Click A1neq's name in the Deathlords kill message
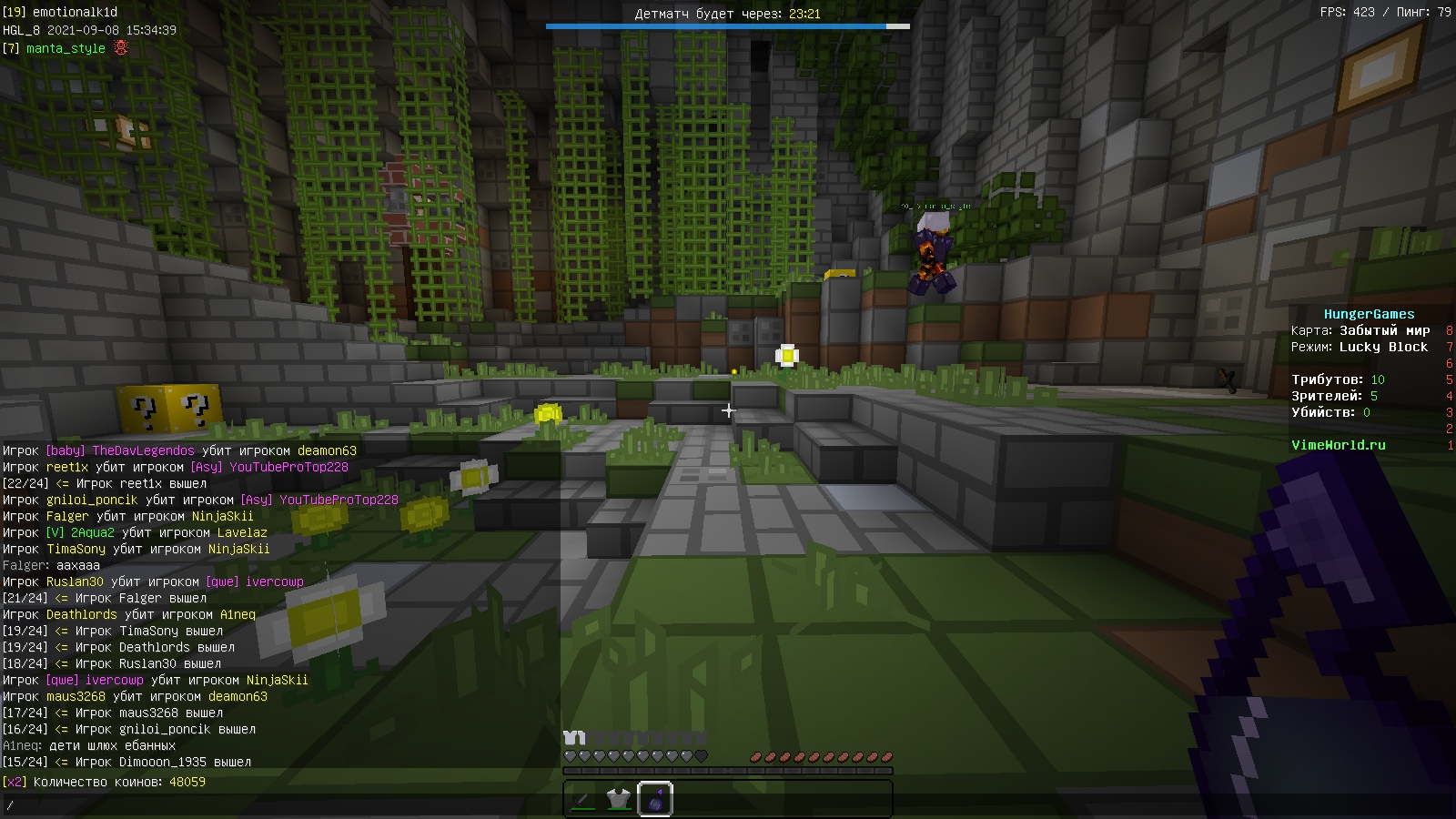The width and height of the screenshot is (1456, 819). pyautogui.click(x=238, y=614)
